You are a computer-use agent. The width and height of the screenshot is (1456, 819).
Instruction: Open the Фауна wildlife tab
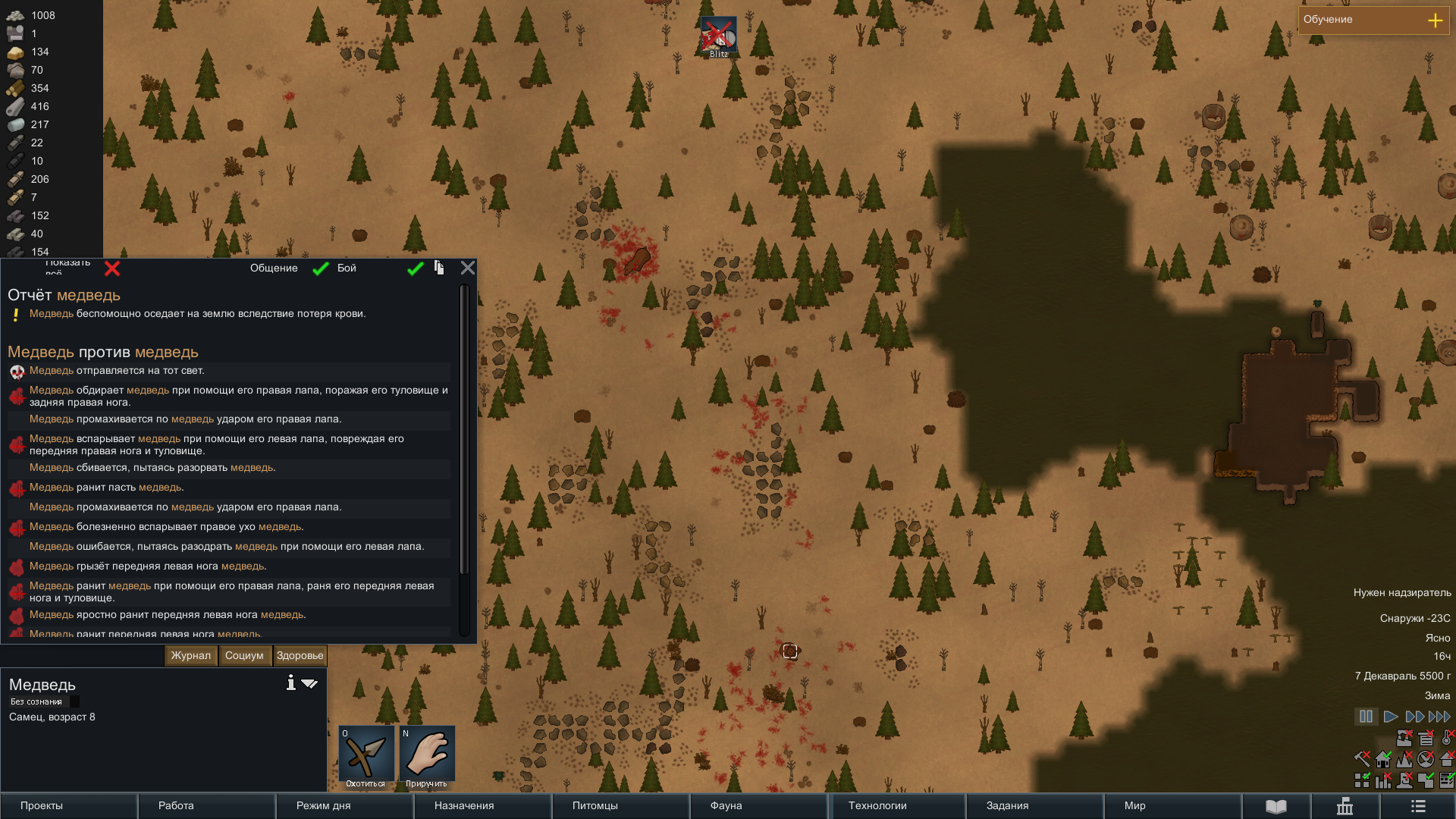tap(758, 805)
